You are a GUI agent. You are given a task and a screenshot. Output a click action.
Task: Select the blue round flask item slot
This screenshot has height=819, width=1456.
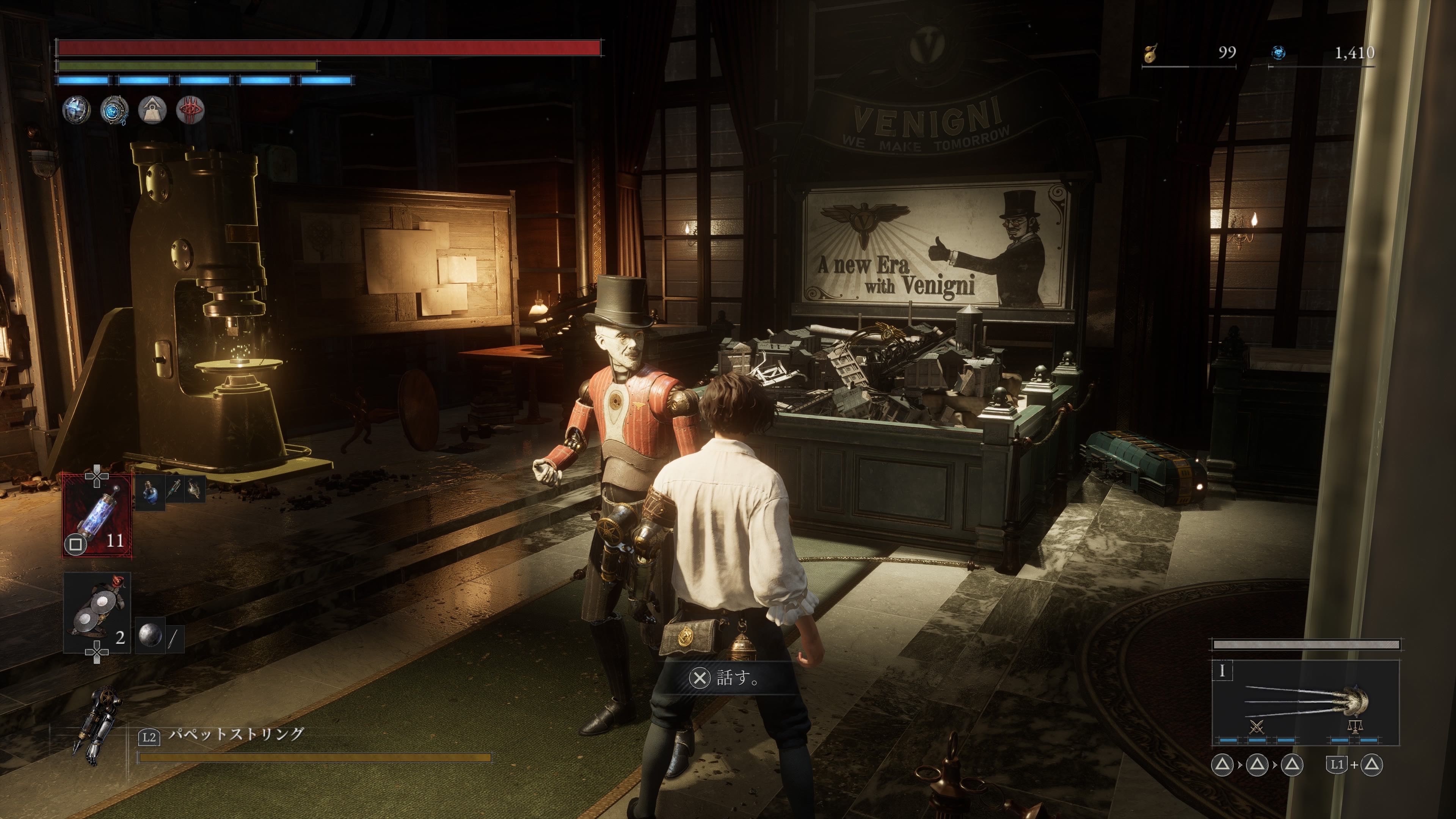(150, 491)
